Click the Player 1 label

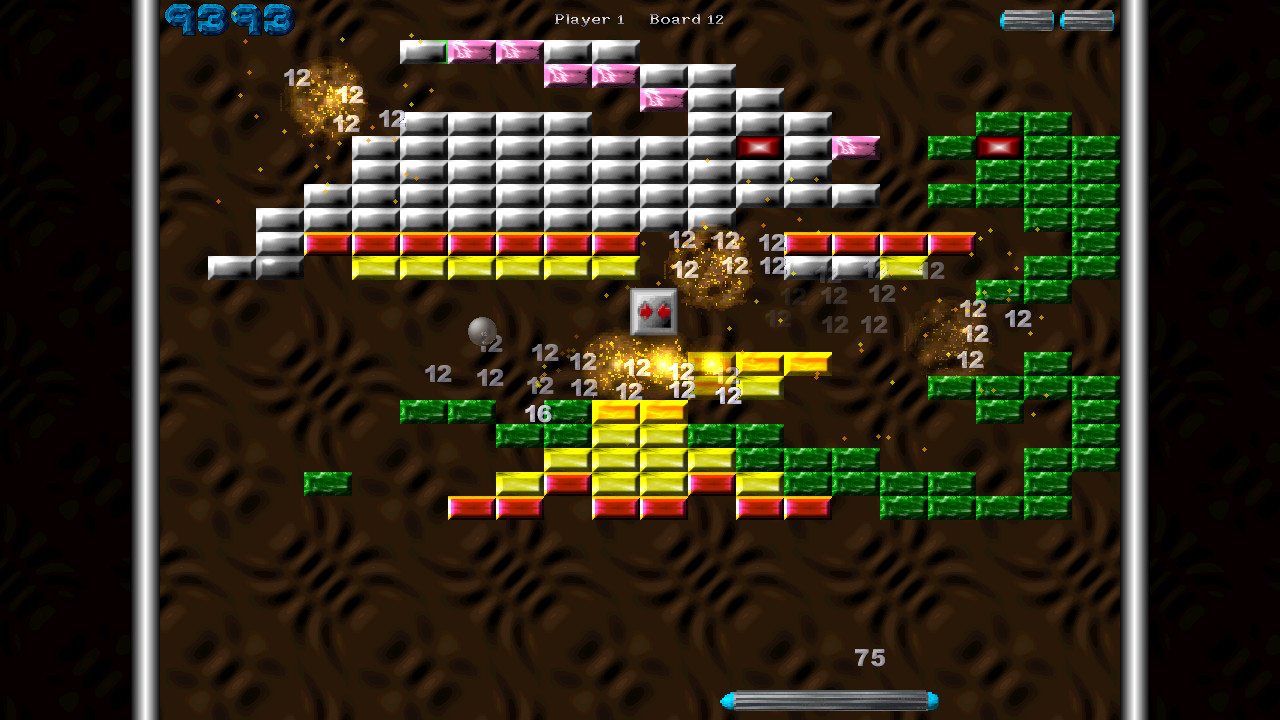[x=588, y=18]
